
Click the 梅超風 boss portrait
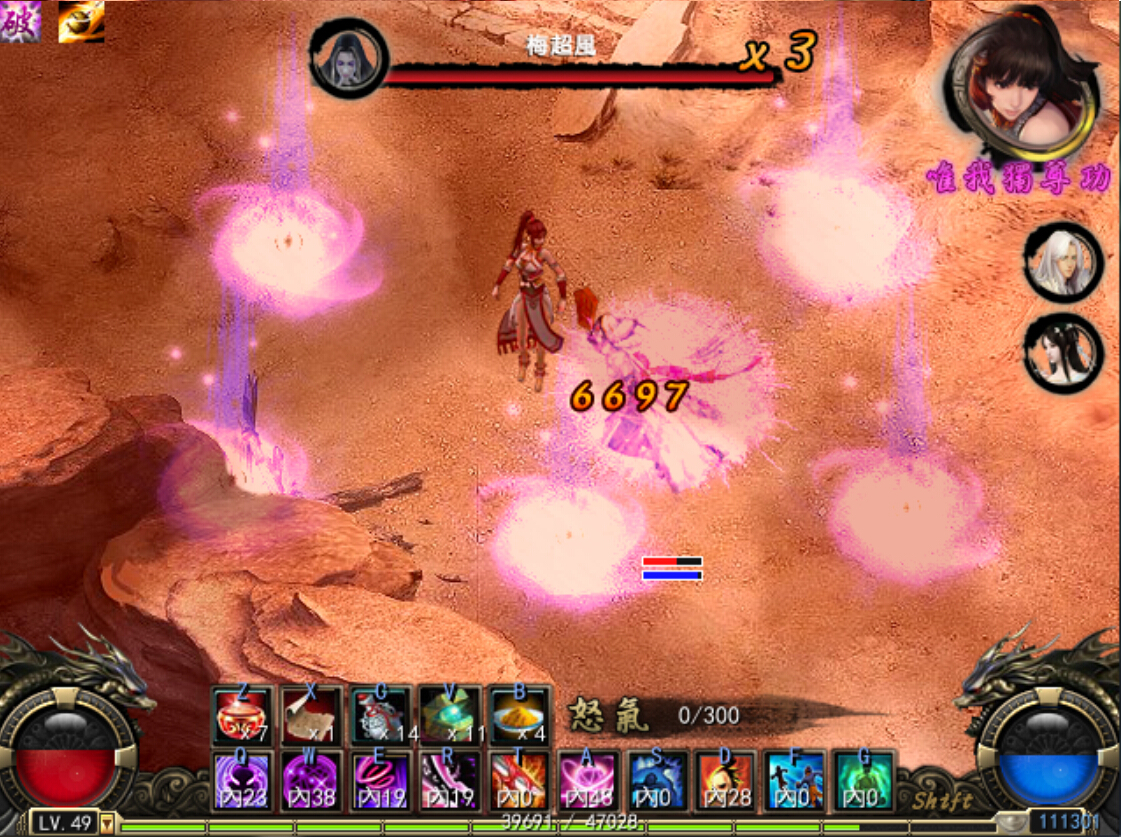pos(348,58)
